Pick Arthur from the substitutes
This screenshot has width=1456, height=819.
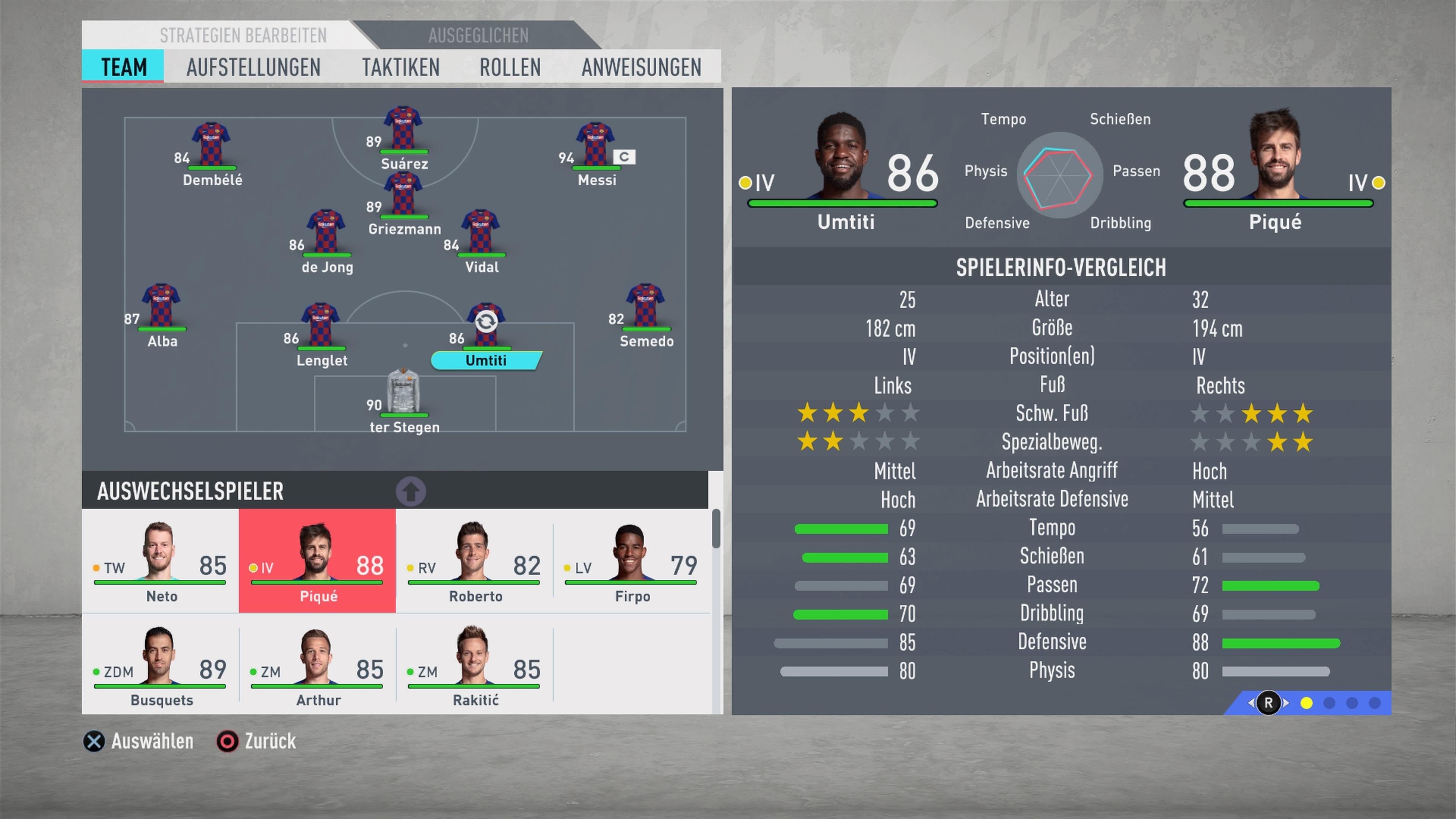point(317,665)
